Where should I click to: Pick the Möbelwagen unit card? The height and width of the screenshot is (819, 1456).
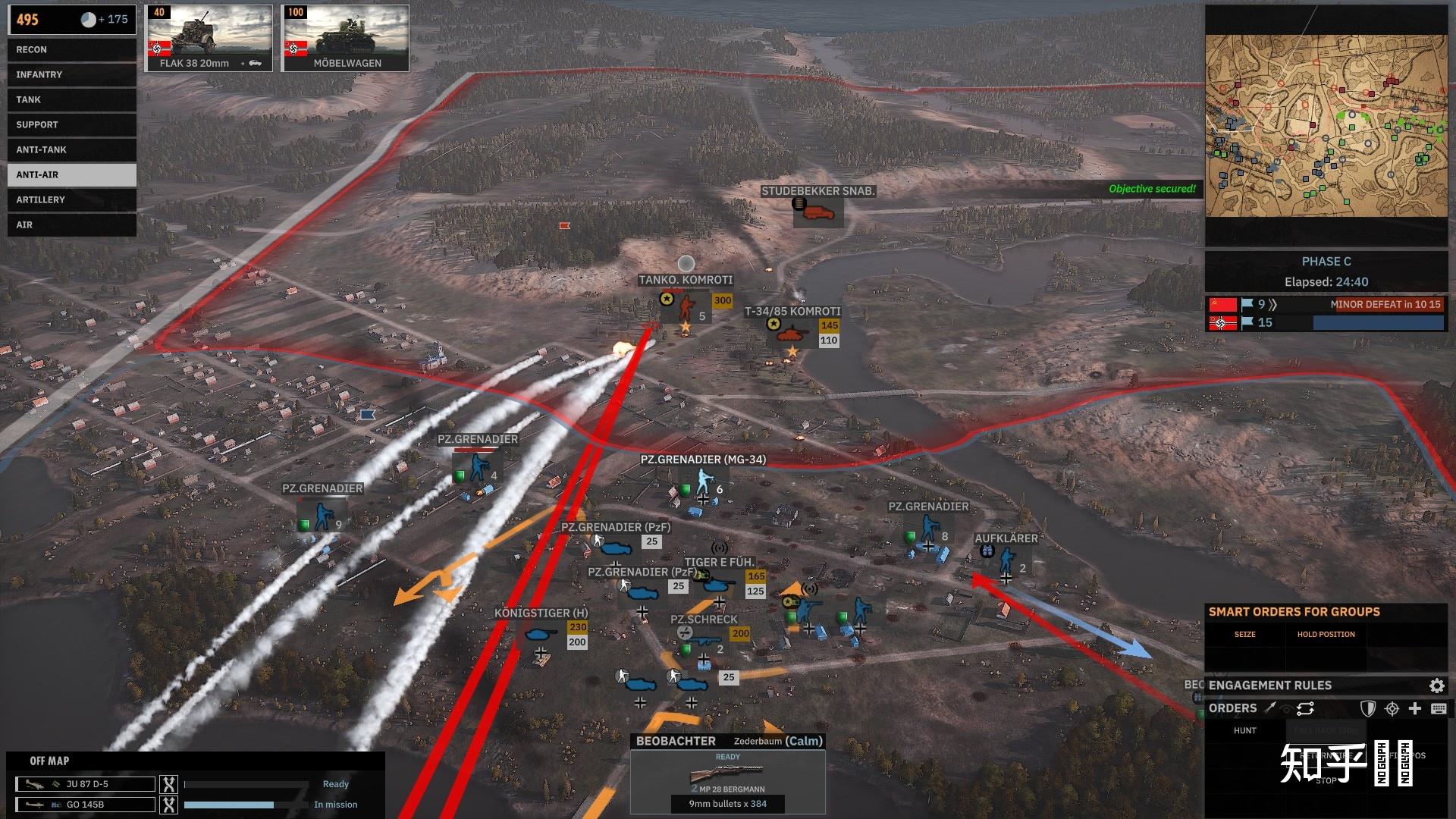coord(346,39)
